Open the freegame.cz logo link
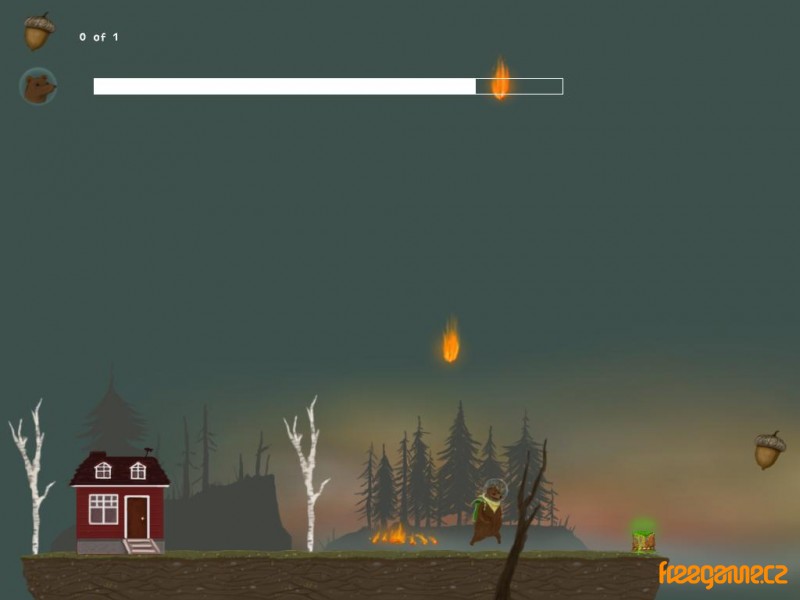The width and height of the screenshot is (800, 600). (722, 574)
